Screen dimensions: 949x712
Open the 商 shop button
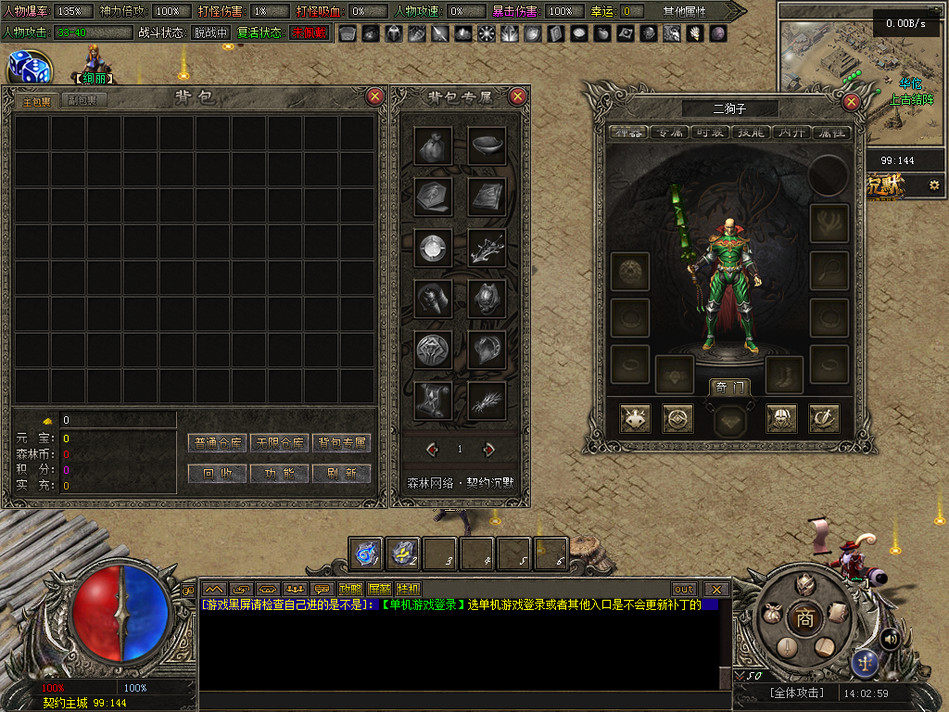(805, 619)
